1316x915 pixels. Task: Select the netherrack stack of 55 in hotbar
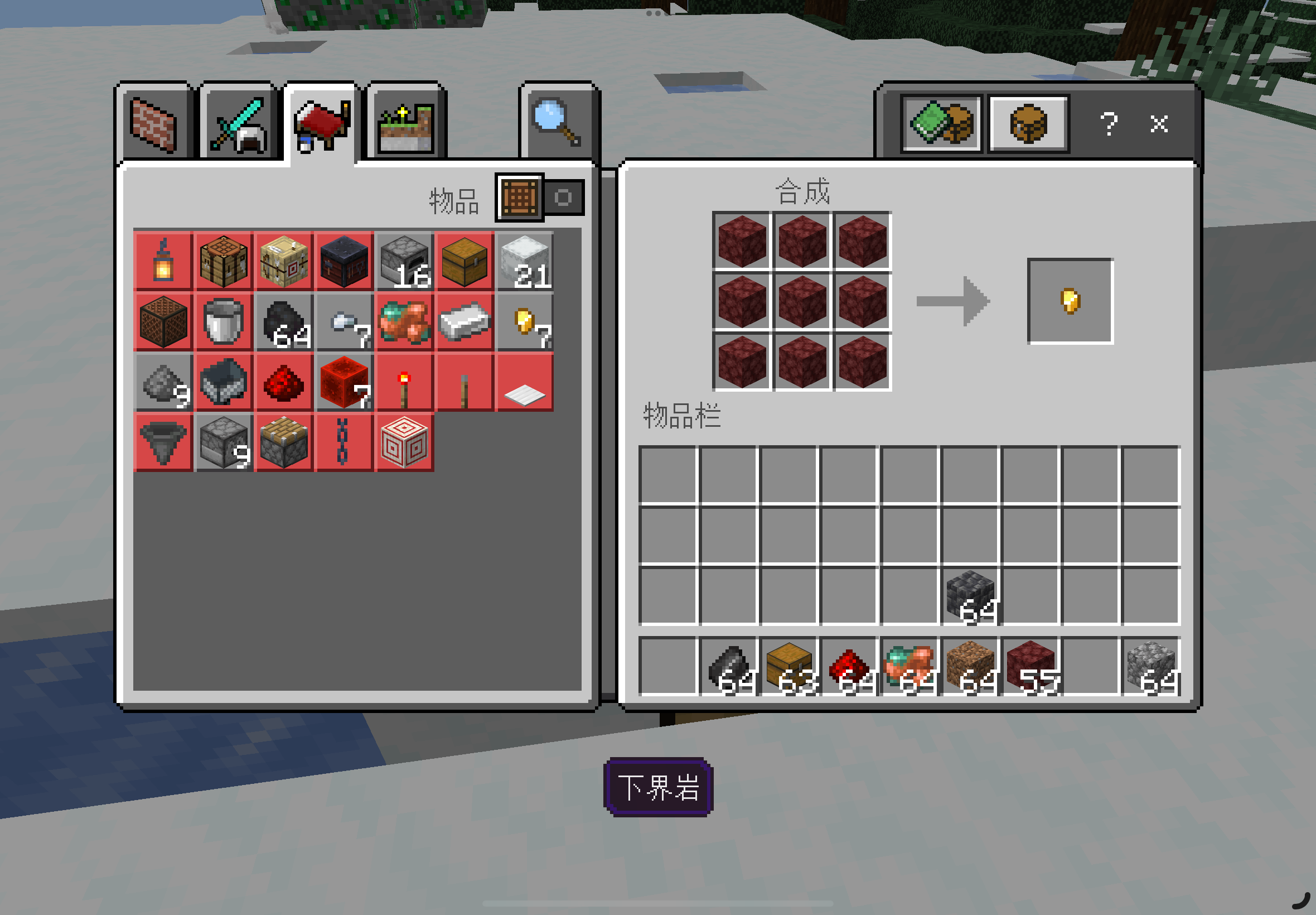coord(1032,666)
